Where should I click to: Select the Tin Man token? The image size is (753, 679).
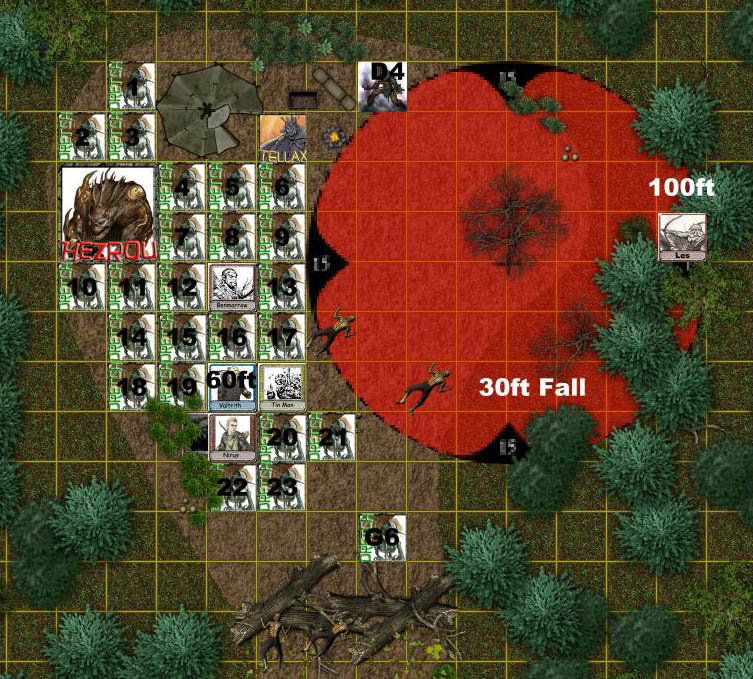pos(283,387)
